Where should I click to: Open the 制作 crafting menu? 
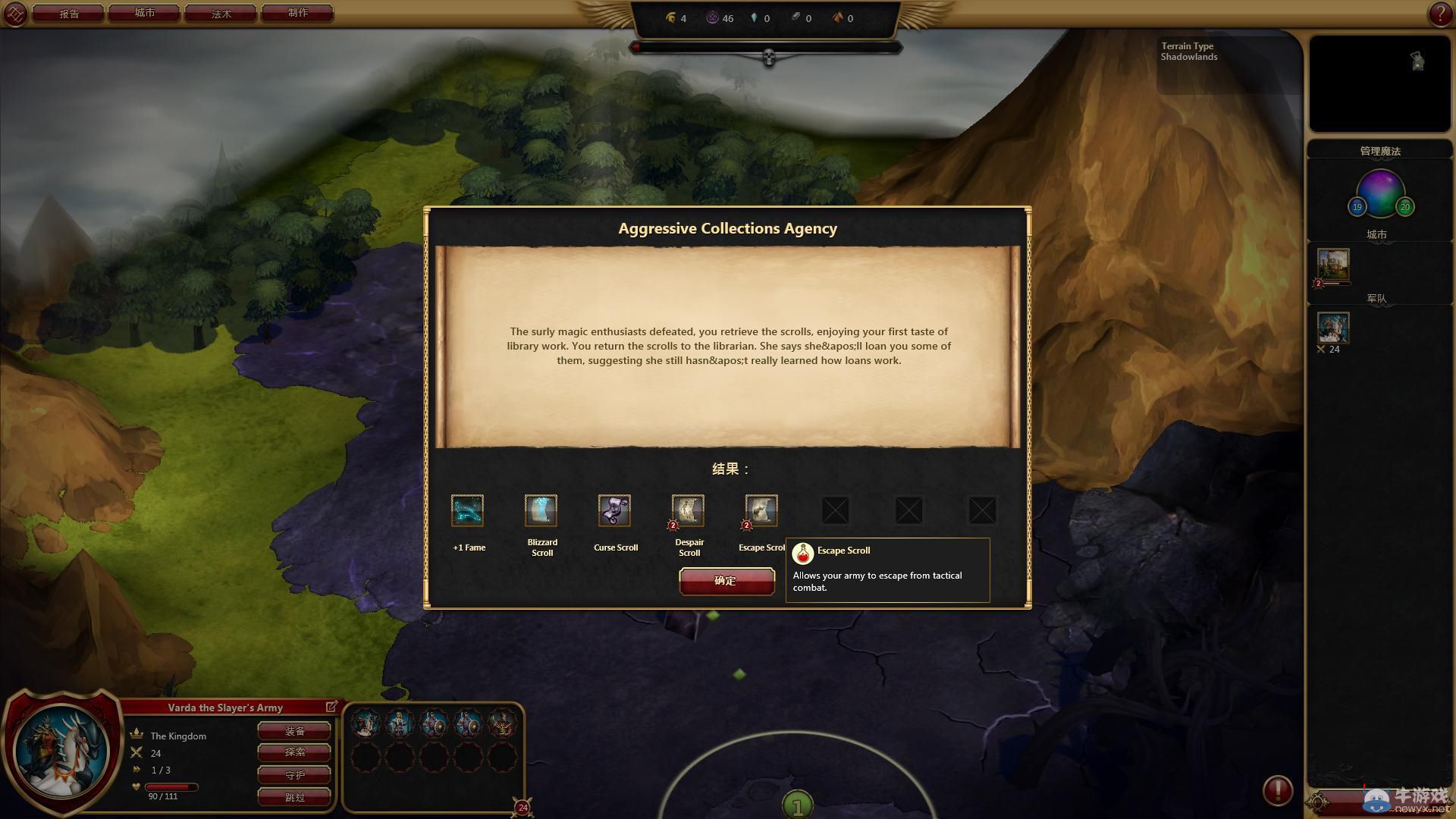(x=297, y=13)
